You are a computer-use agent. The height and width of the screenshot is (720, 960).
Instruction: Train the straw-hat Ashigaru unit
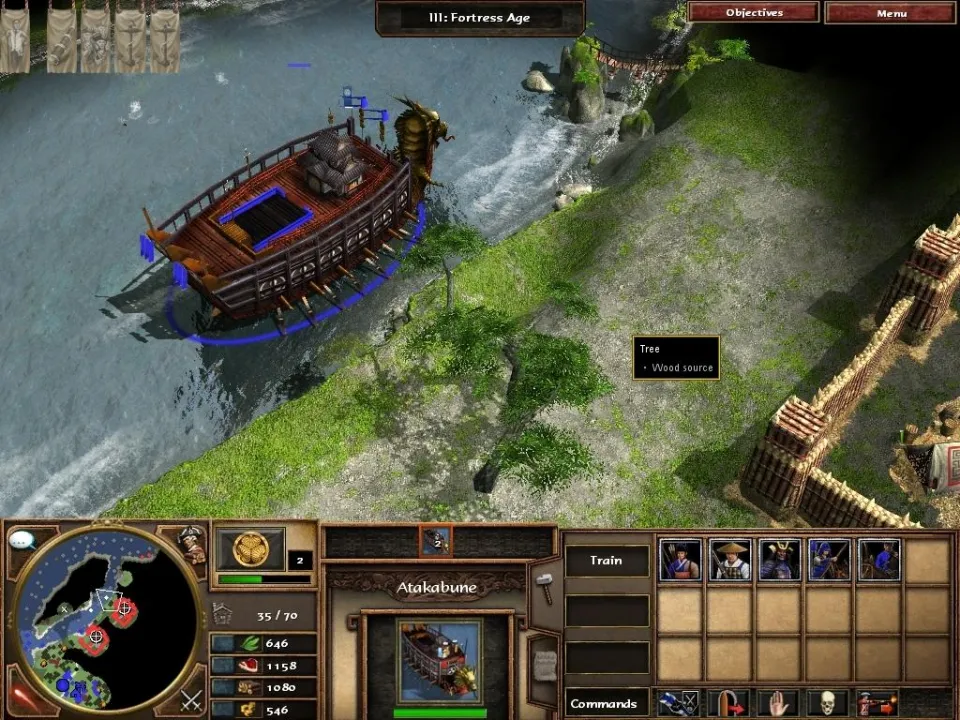(x=730, y=560)
